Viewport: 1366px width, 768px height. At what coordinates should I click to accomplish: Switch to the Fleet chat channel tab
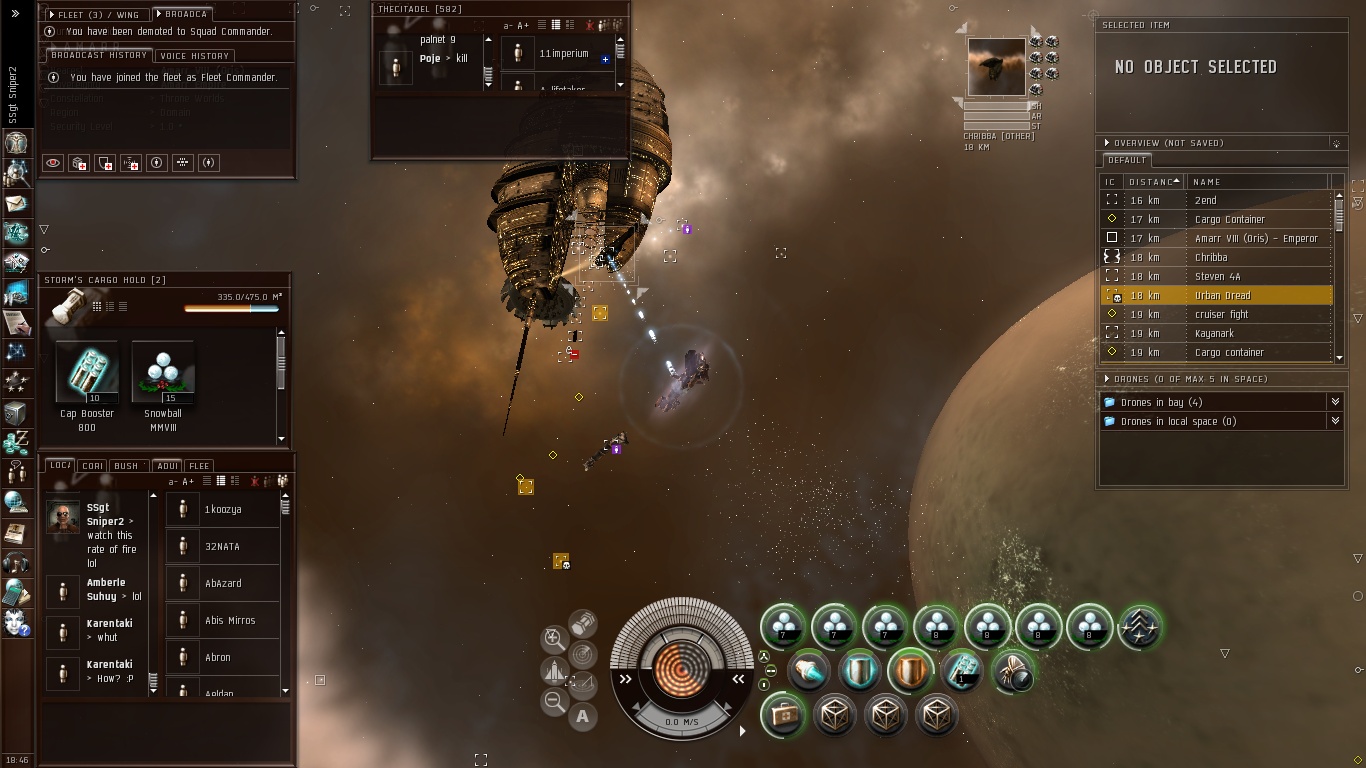pos(199,466)
